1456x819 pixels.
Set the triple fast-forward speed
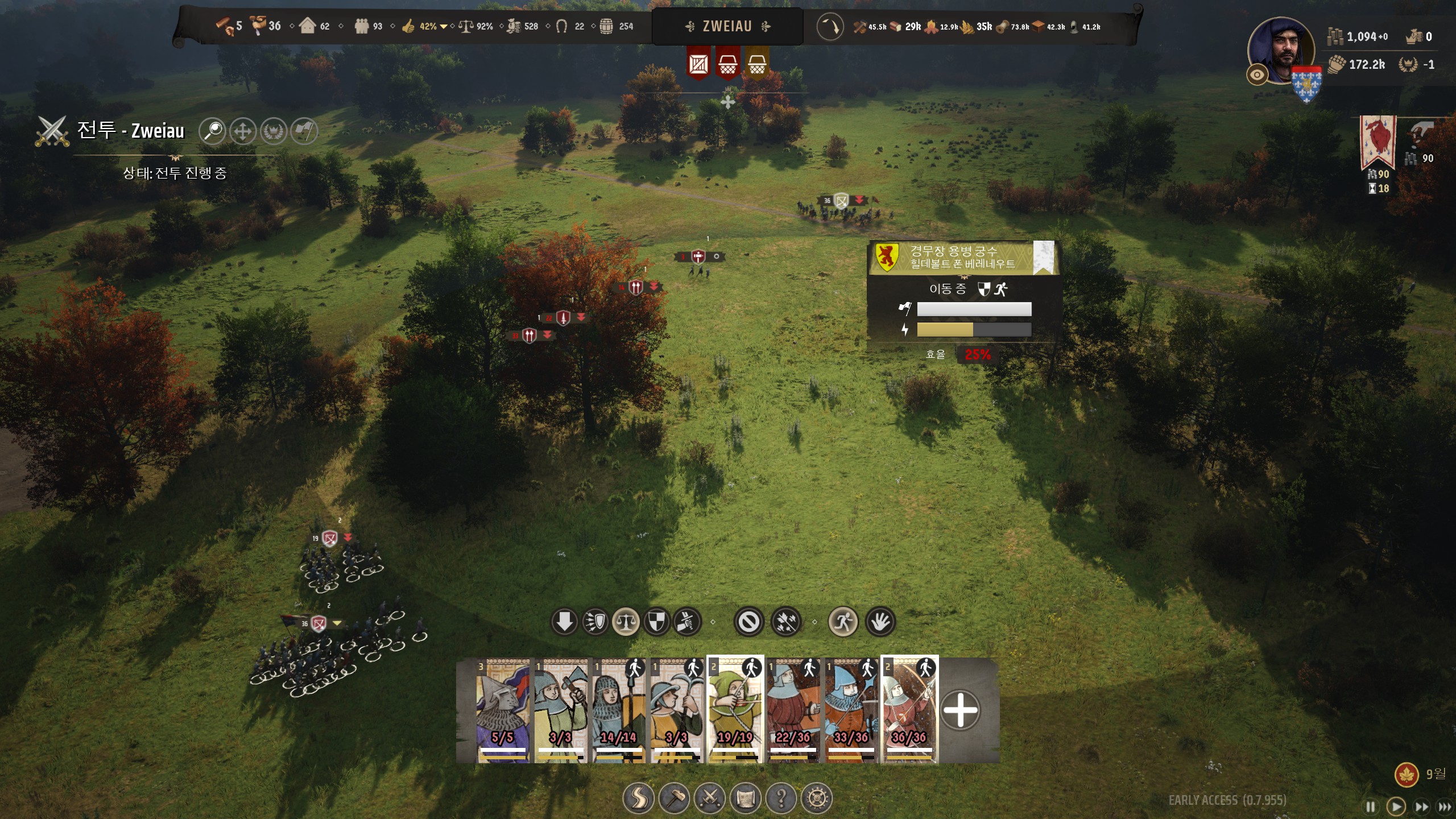(x=1445, y=806)
